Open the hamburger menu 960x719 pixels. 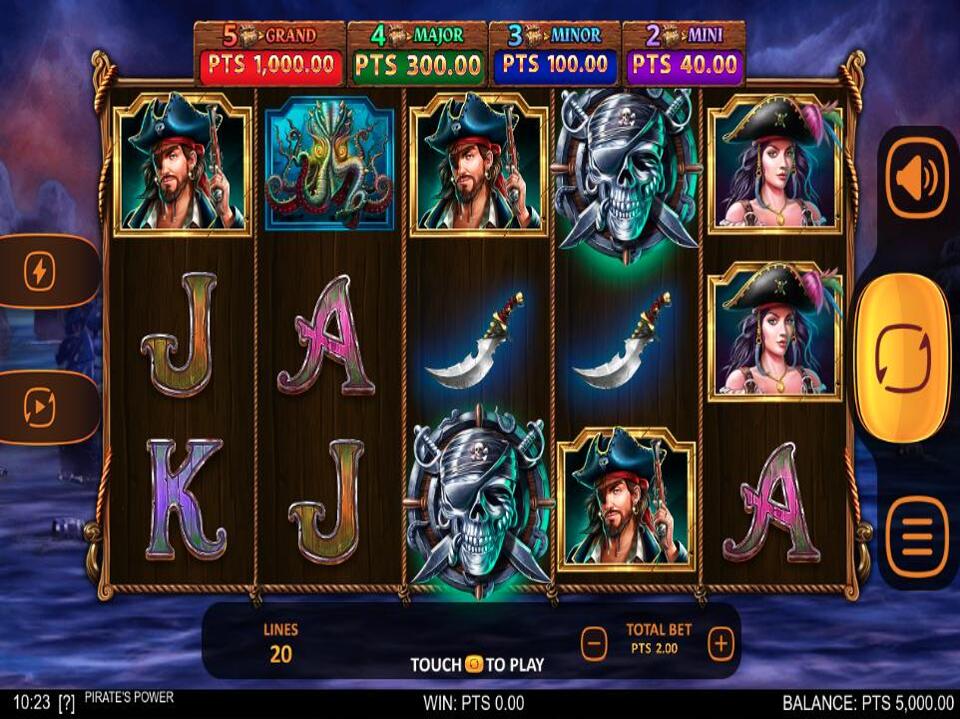tap(916, 541)
